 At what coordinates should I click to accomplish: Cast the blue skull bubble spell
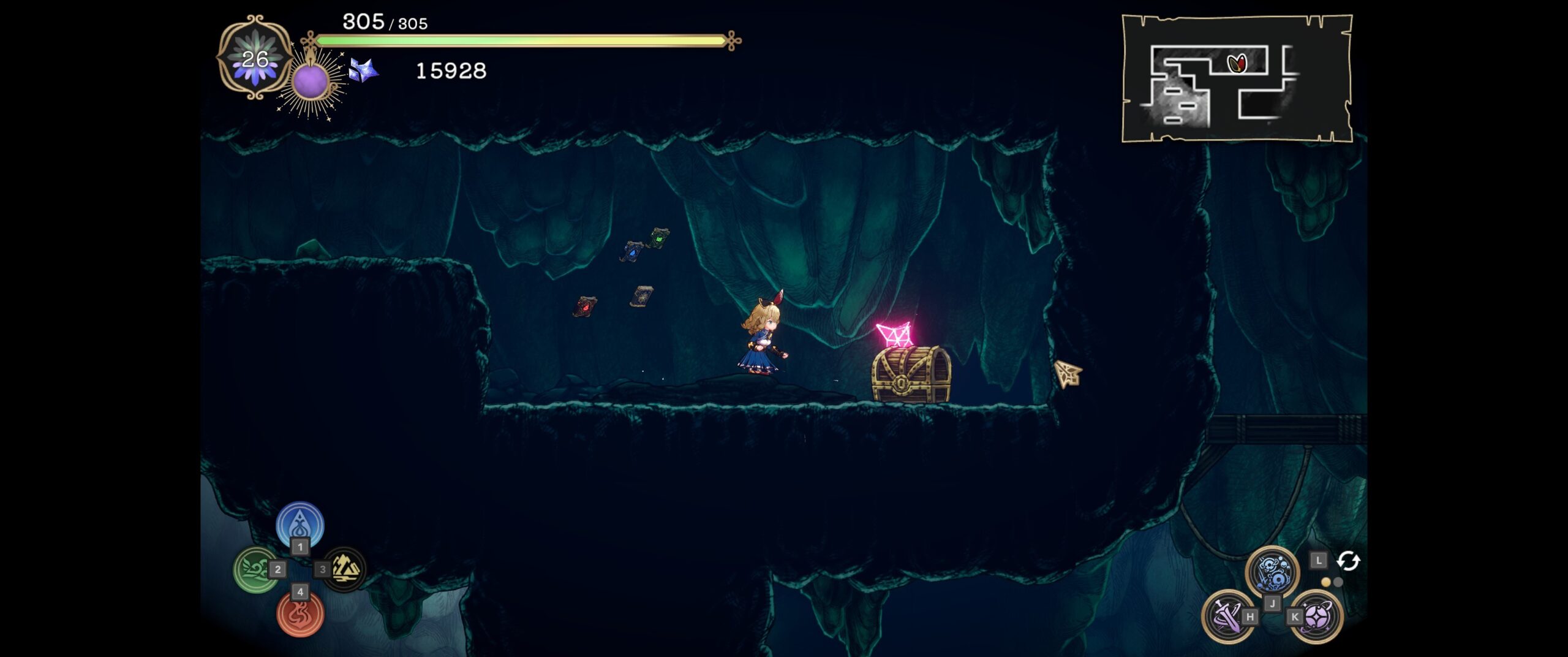(x=1272, y=571)
